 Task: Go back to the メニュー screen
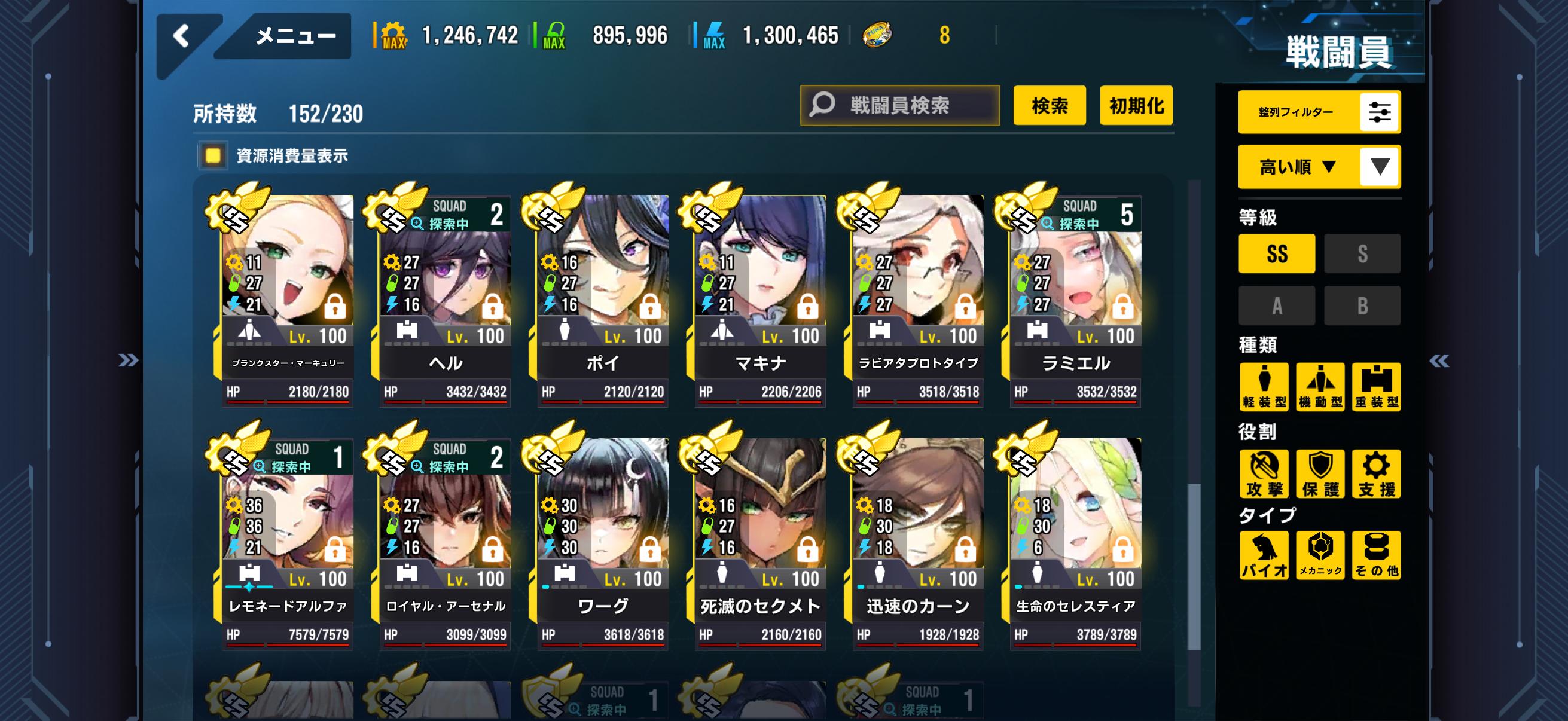pos(182,36)
